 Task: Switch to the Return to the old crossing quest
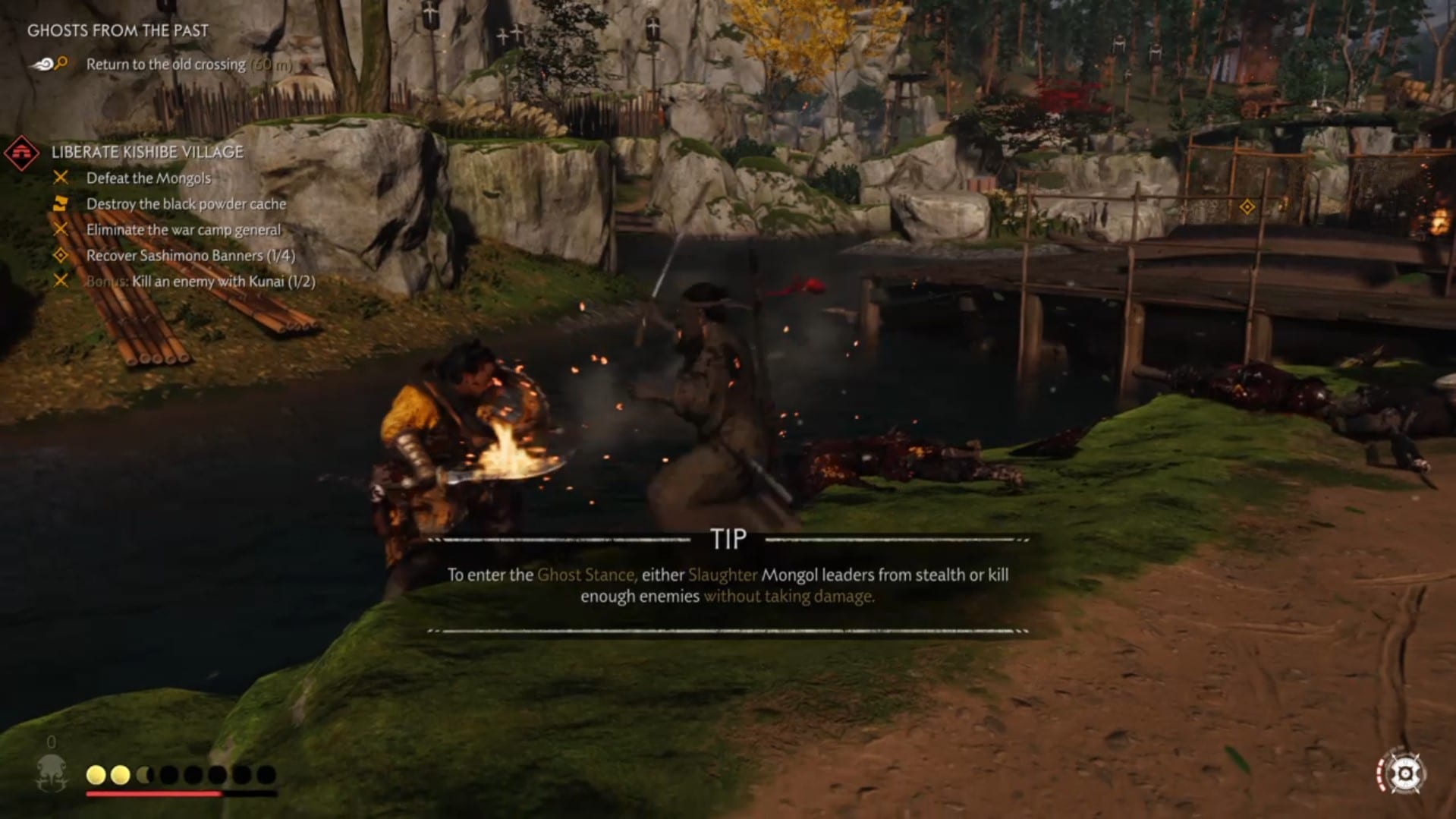(x=165, y=64)
